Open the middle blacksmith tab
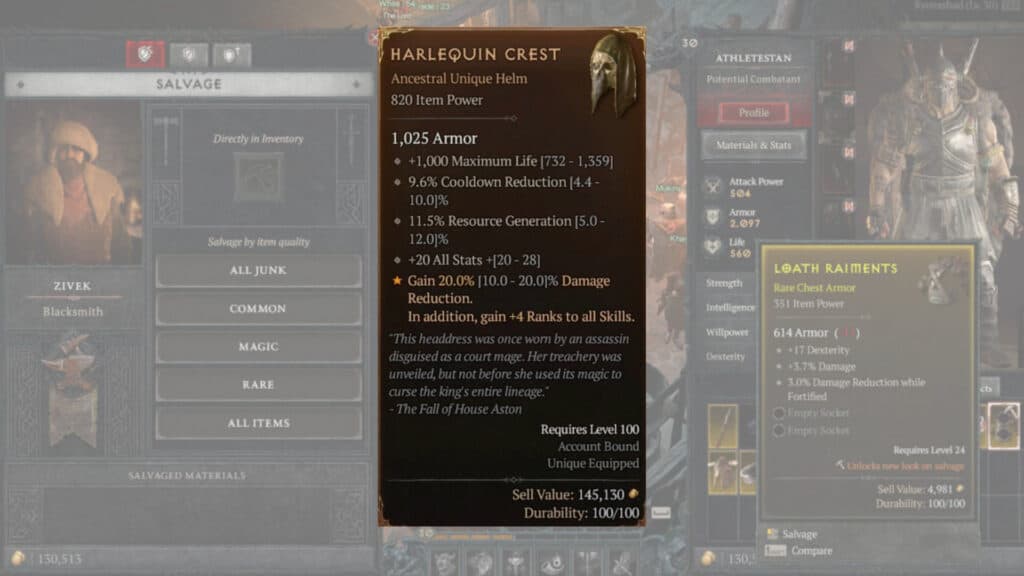 click(188, 55)
